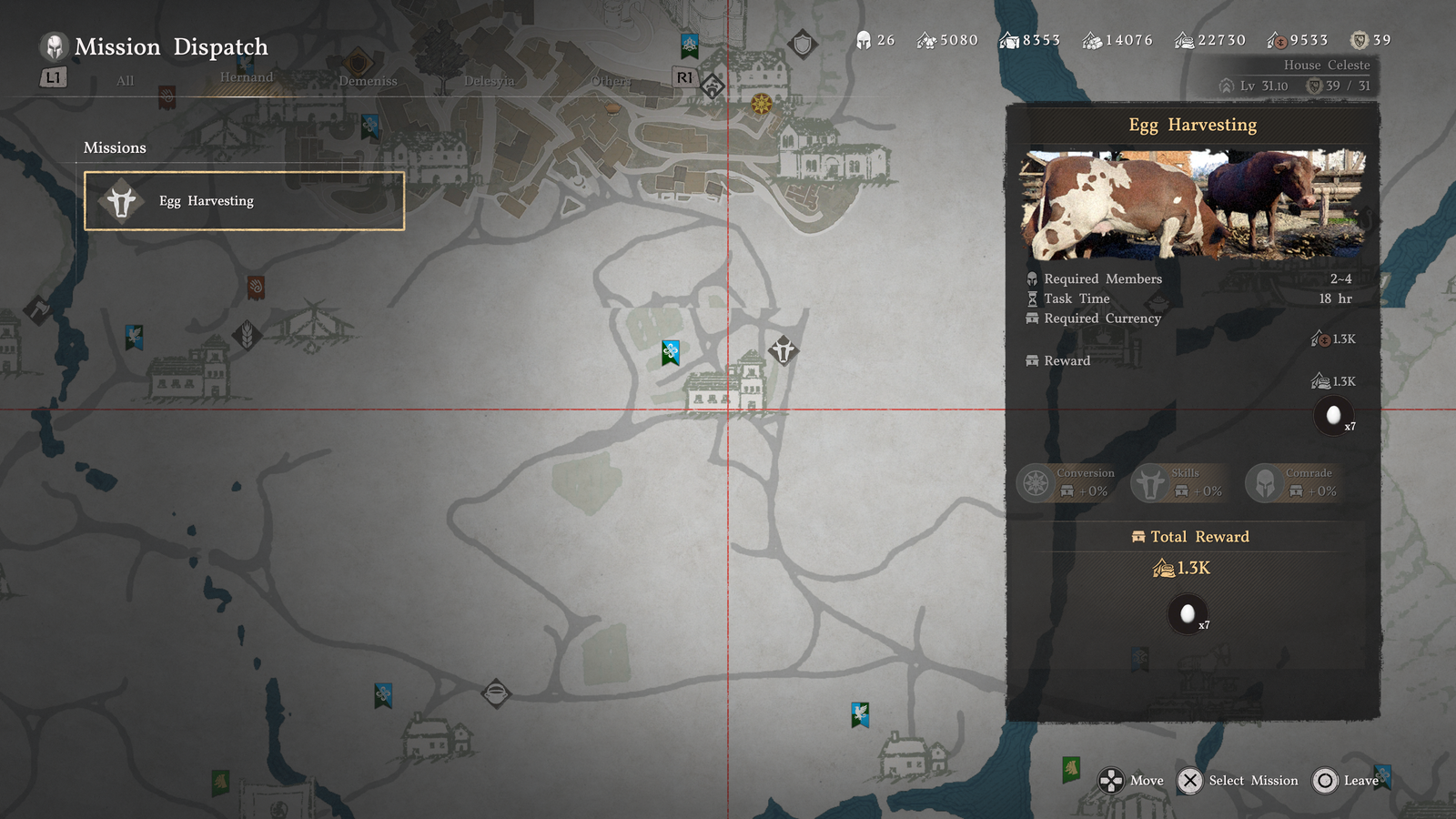Click the axe diamond marker on the map
The image size is (1456, 819).
(x=38, y=310)
